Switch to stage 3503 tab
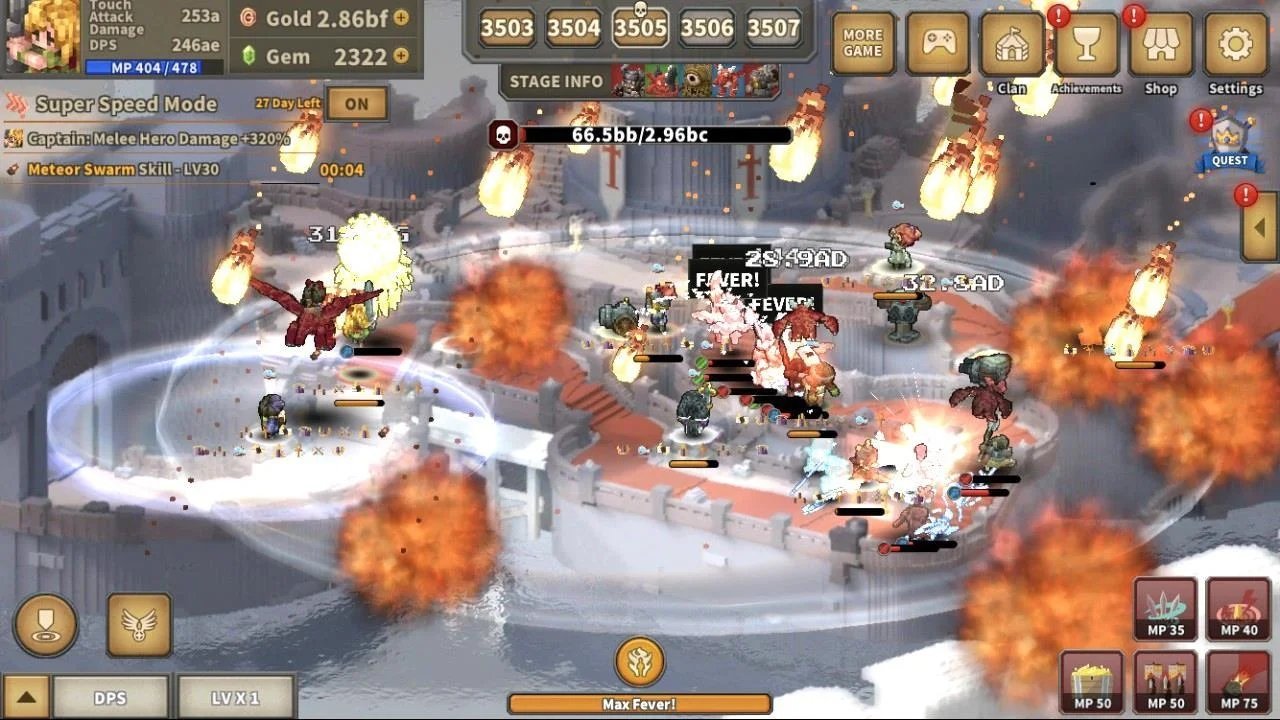This screenshot has width=1280, height=720. 506,29
